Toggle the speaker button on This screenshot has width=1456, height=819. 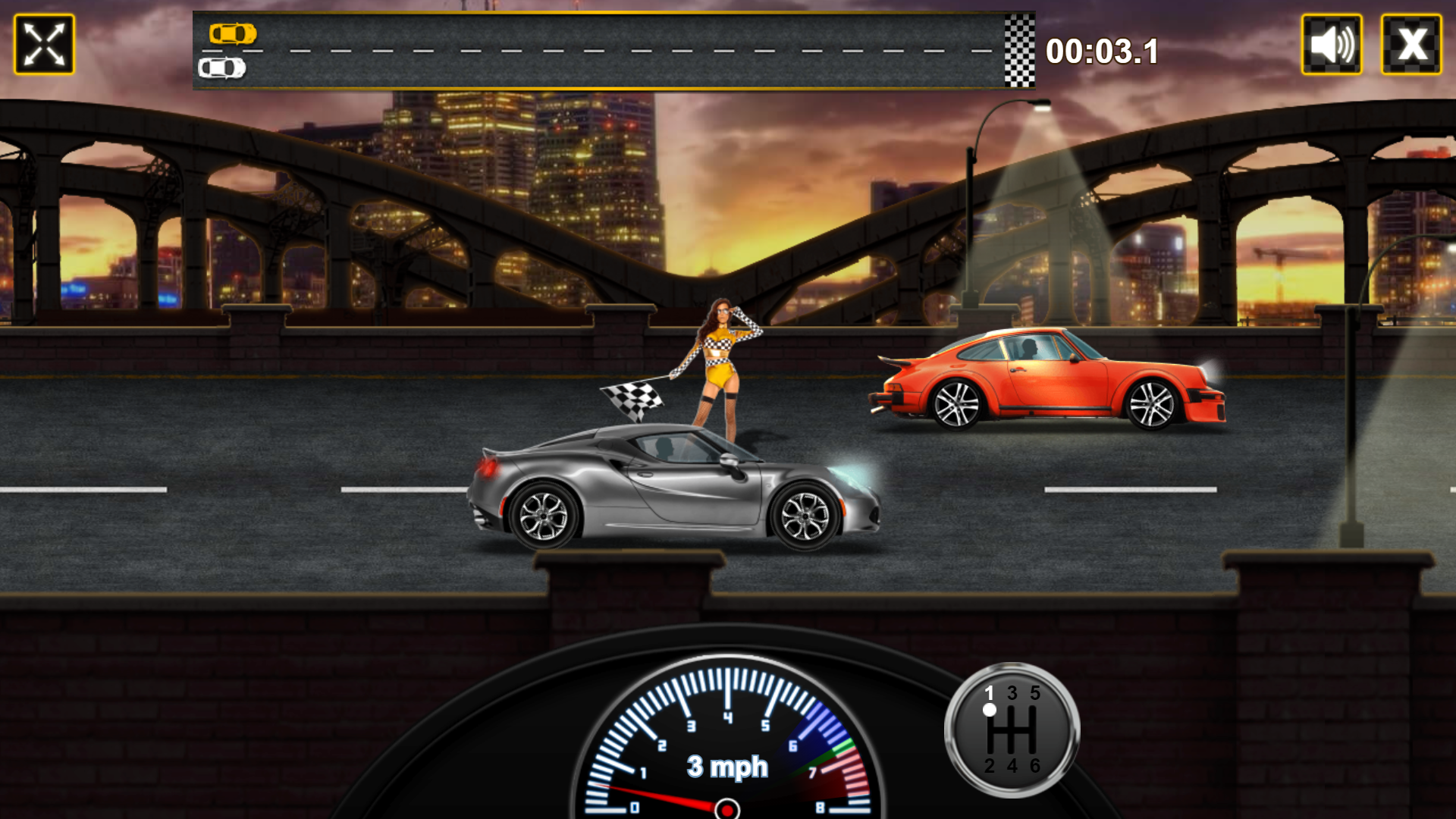[1333, 45]
